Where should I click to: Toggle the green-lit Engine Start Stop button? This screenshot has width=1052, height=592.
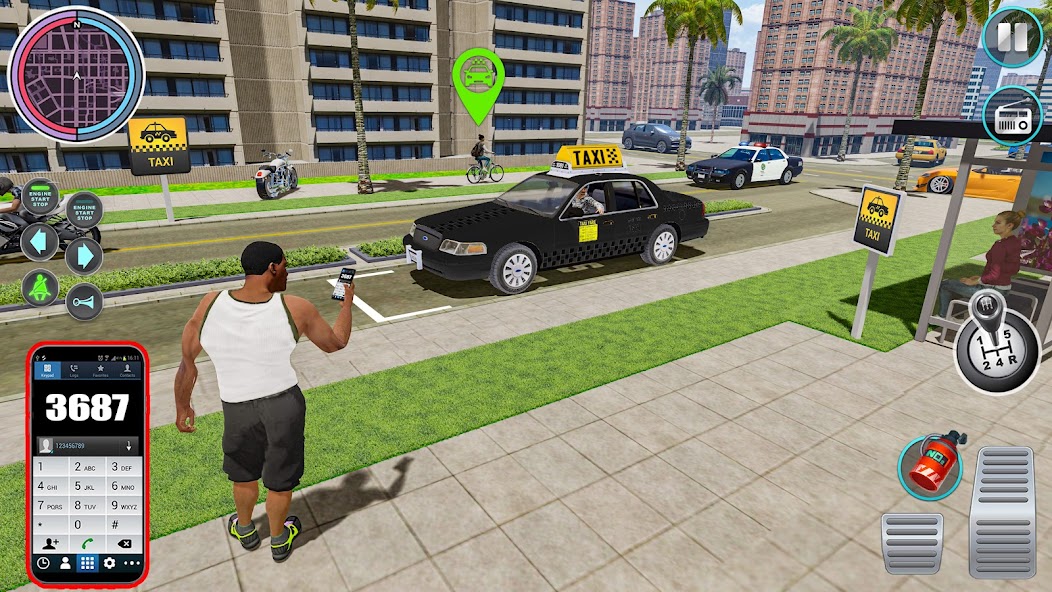pos(41,196)
